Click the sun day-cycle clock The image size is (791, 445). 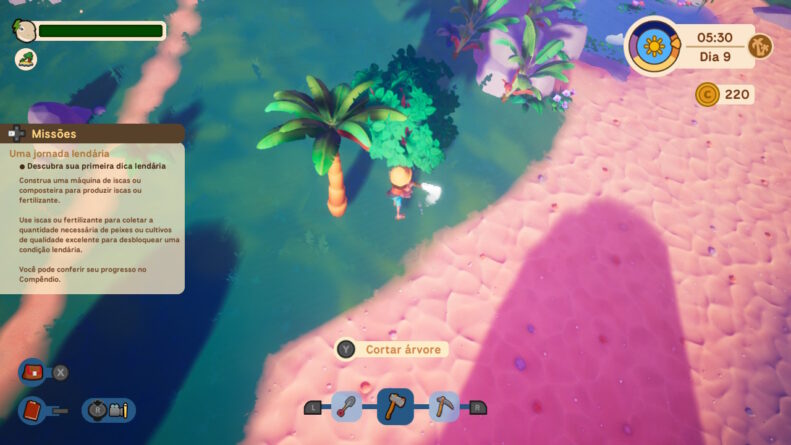tap(654, 45)
